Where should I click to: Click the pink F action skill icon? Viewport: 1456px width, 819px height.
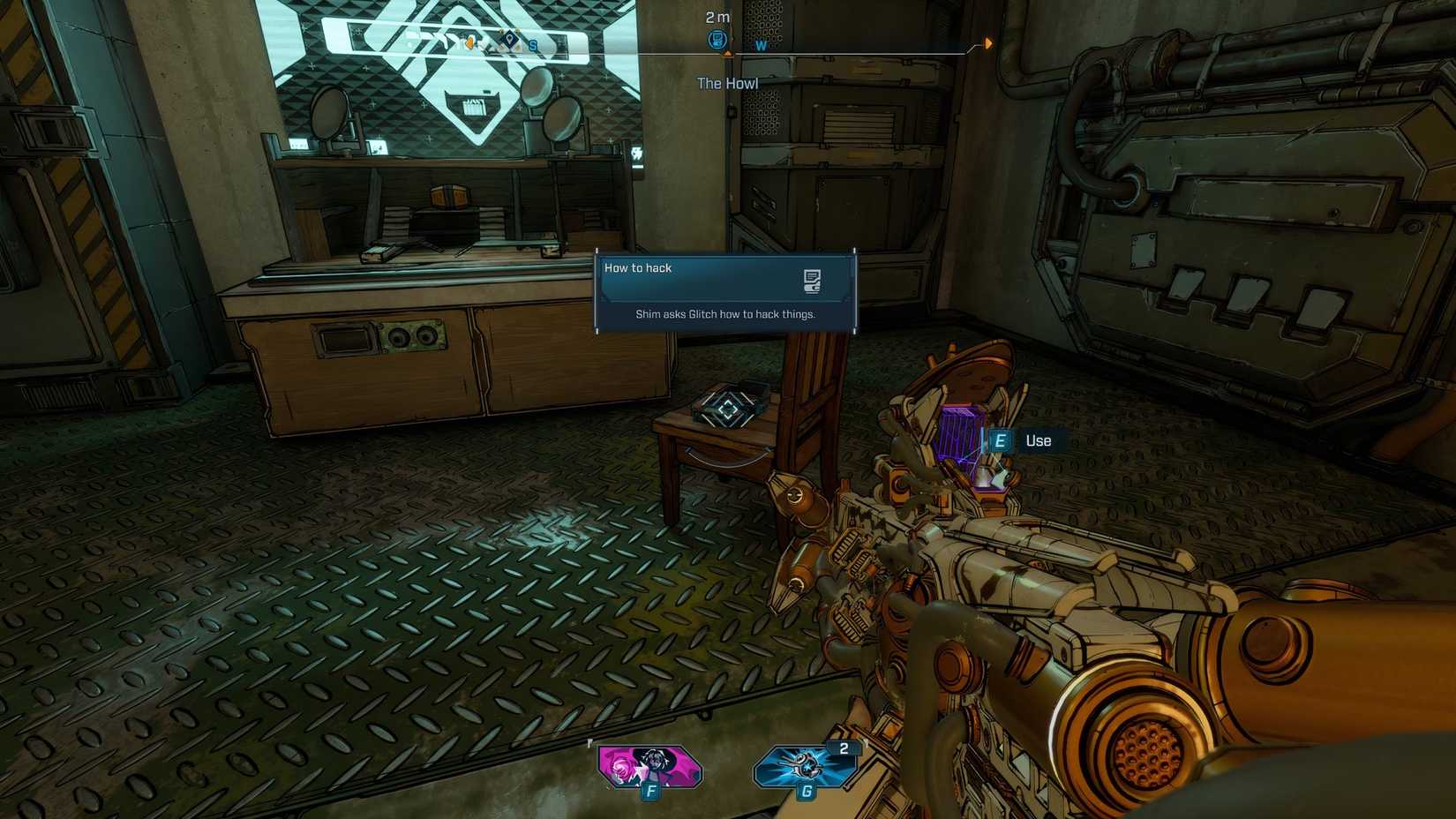point(650,764)
